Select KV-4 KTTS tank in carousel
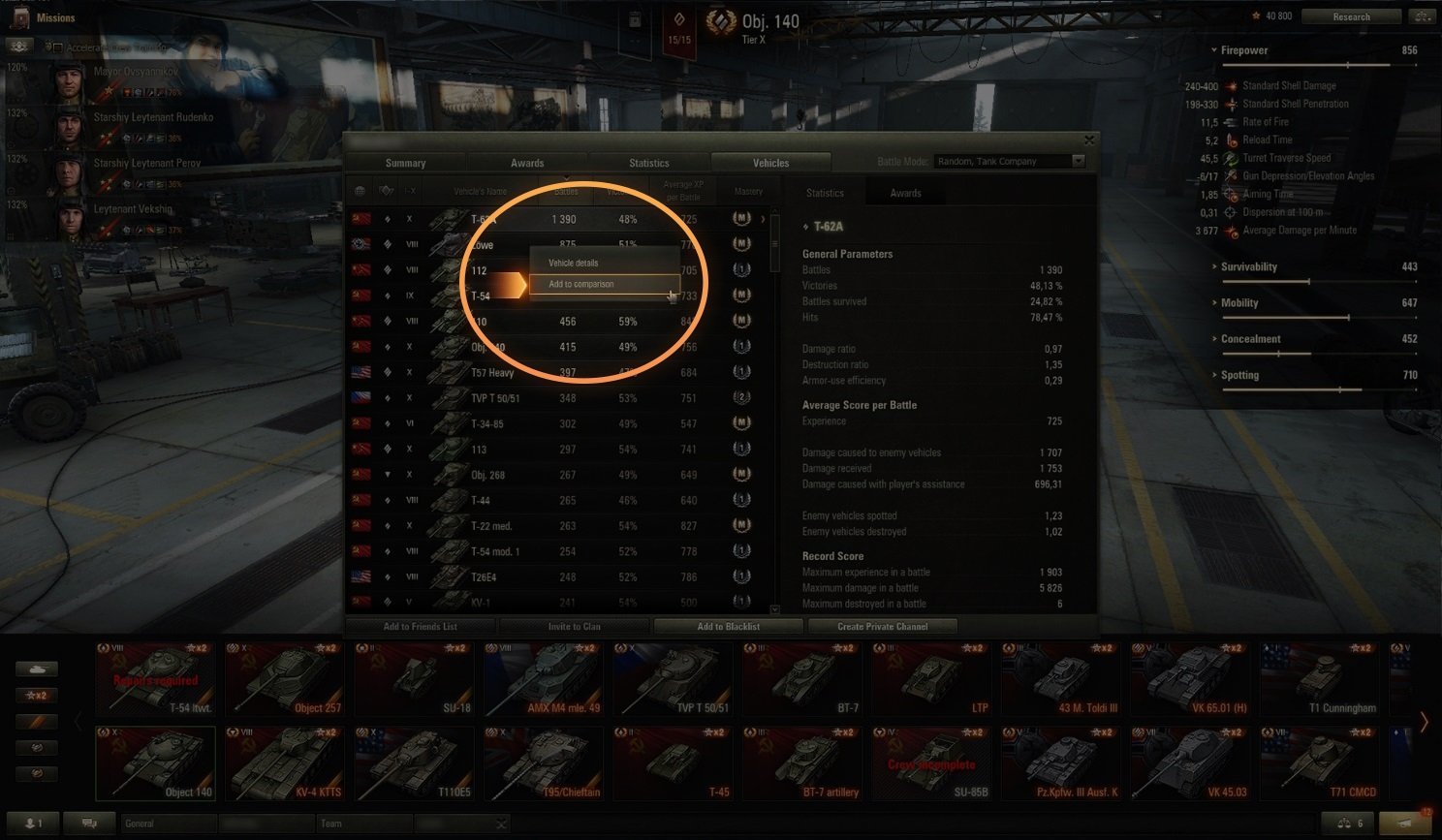1442x840 pixels. coord(286,762)
